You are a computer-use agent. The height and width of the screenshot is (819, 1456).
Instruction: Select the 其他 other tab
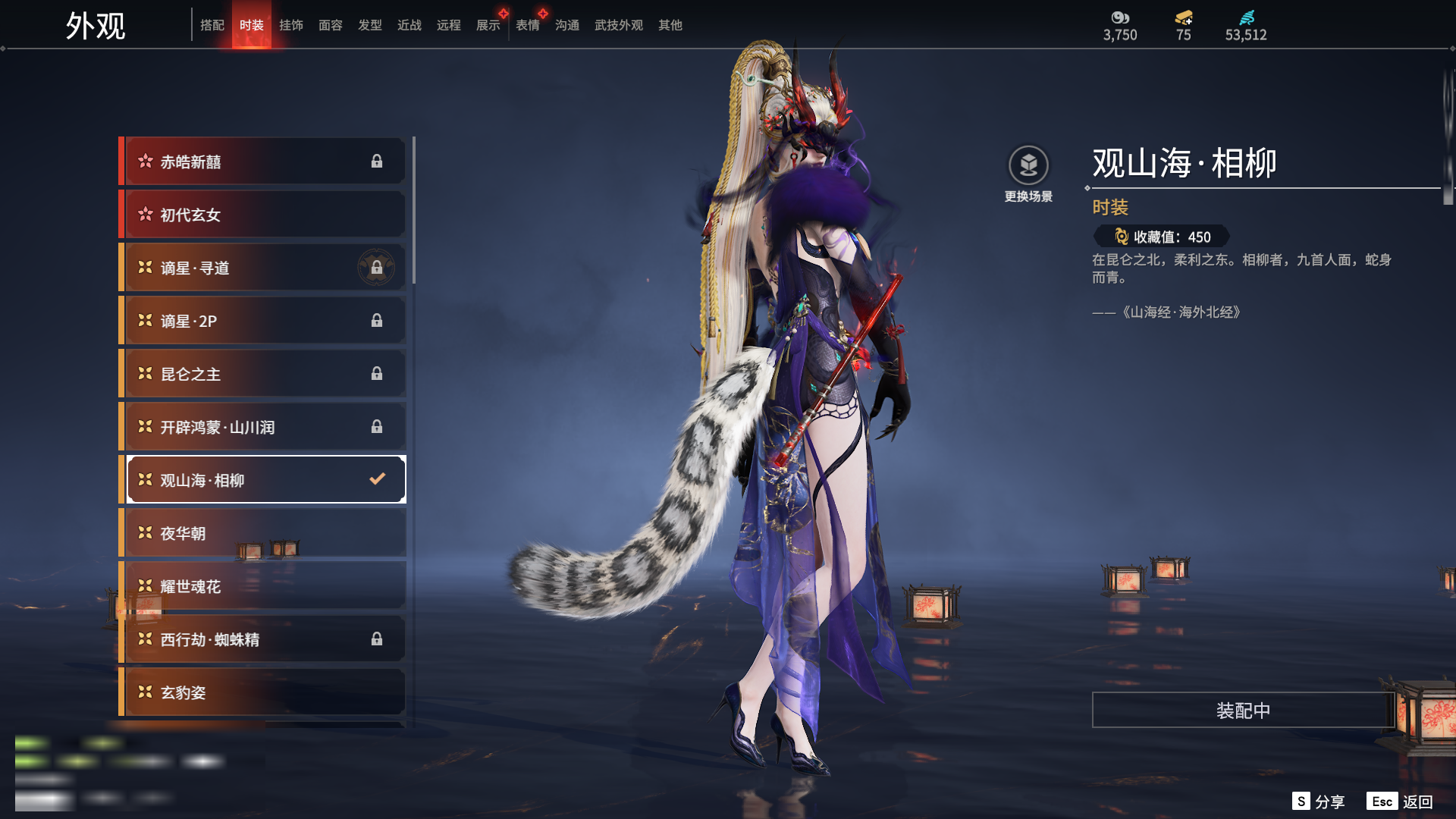[x=670, y=25]
